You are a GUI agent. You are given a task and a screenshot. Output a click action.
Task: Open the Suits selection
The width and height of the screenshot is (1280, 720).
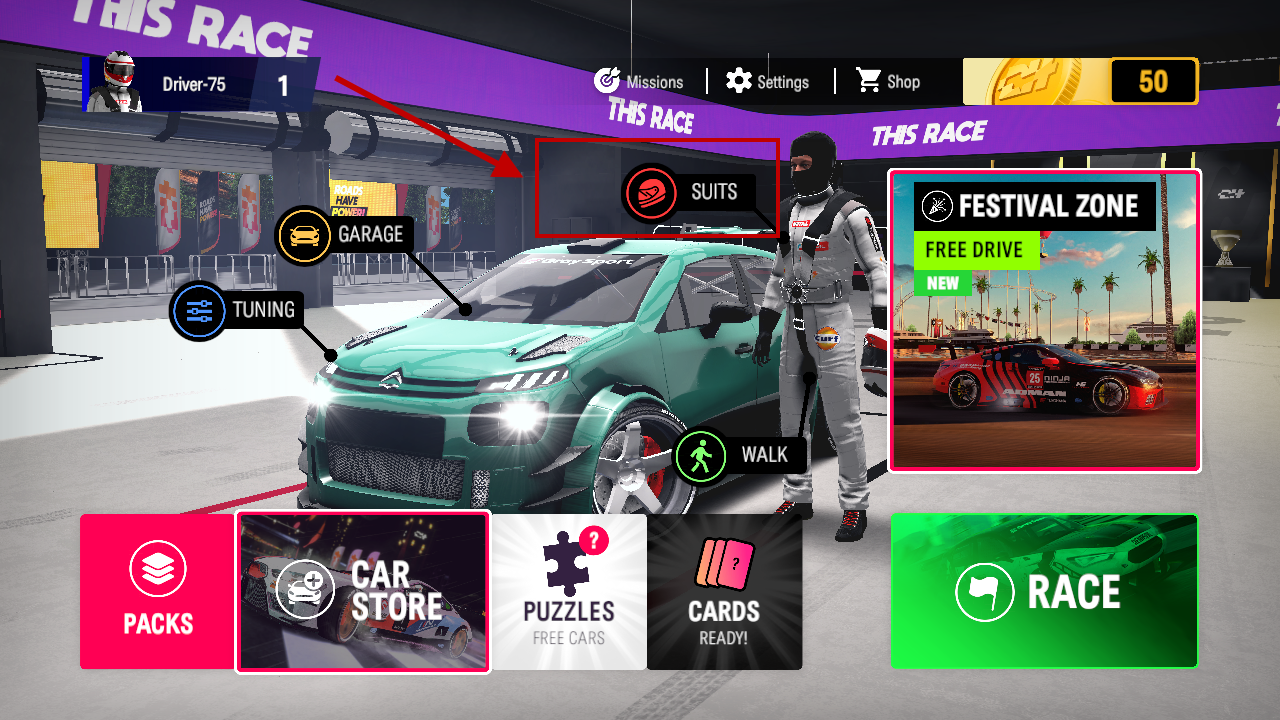point(688,192)
